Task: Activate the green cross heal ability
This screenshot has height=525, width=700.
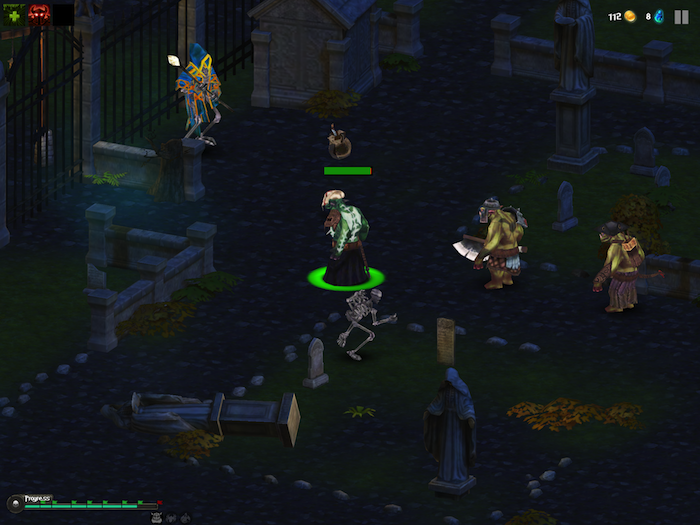Action: point(13,13)
